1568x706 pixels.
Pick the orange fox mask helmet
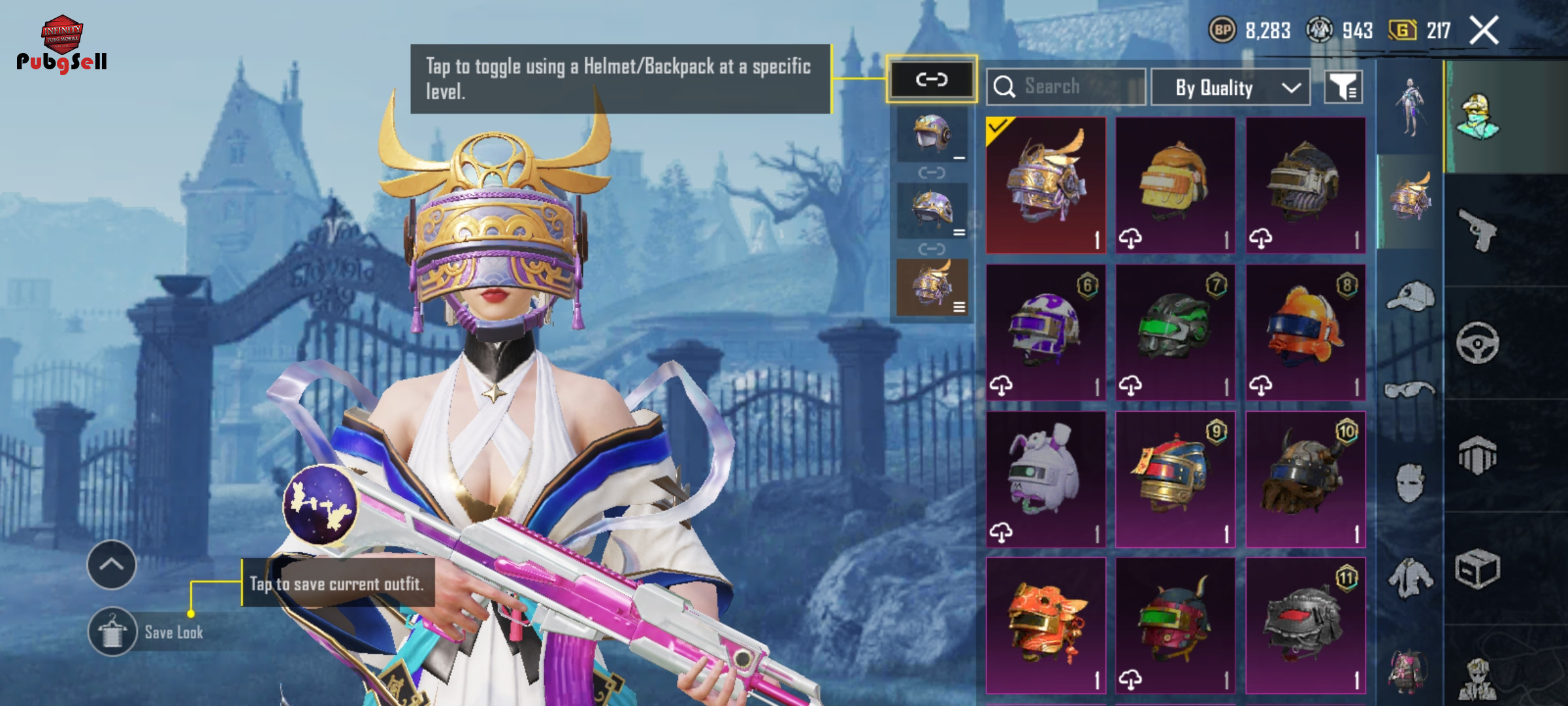[x=1045, y=626]
